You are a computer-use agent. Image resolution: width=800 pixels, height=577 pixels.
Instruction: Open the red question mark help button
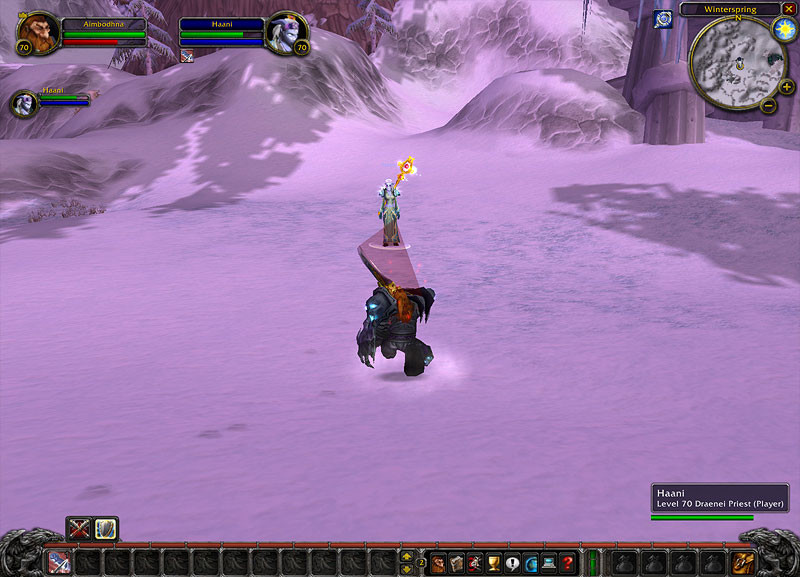coord(567,563)
